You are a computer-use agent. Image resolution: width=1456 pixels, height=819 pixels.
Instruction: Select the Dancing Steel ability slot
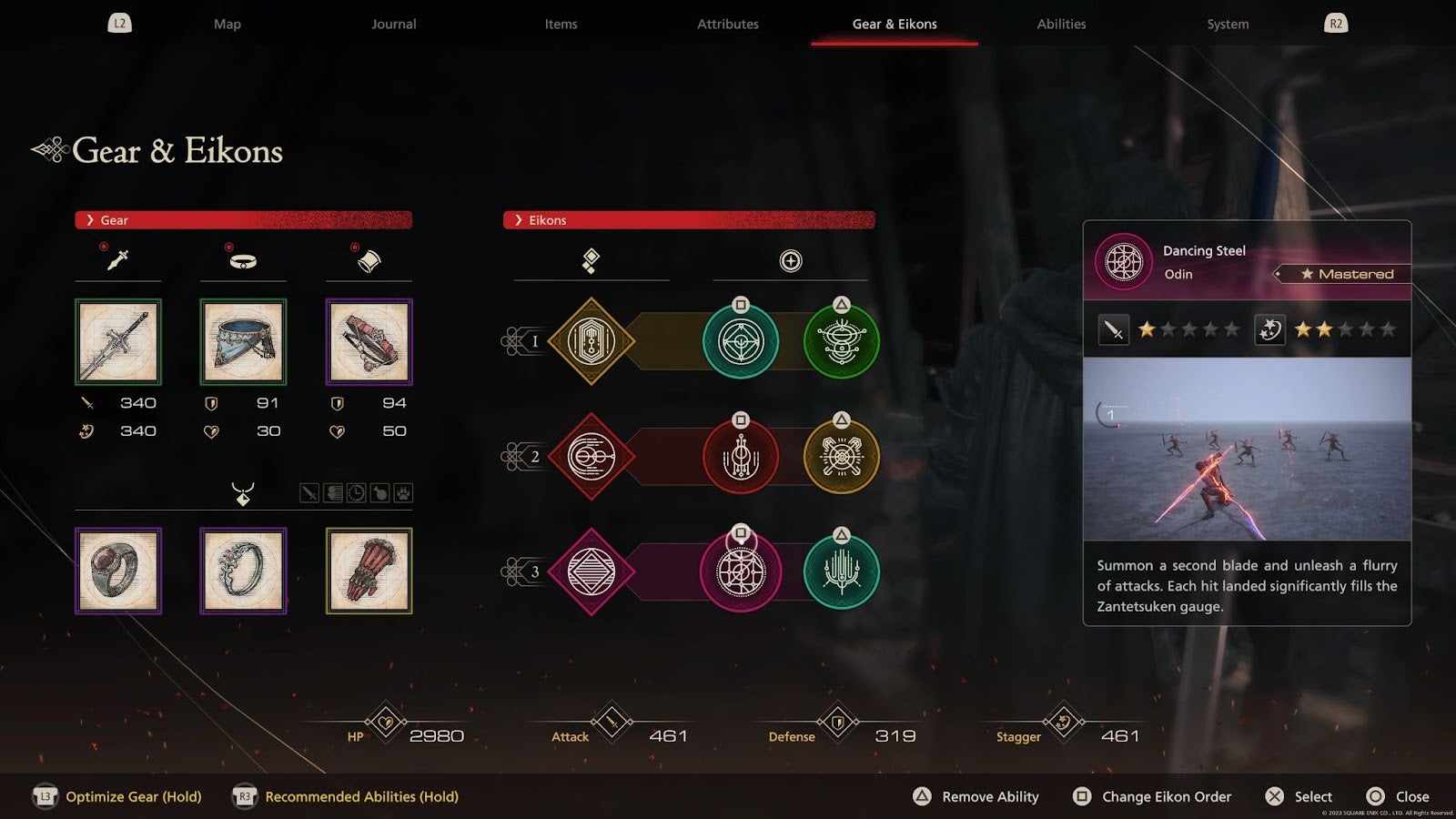point(741,572)
